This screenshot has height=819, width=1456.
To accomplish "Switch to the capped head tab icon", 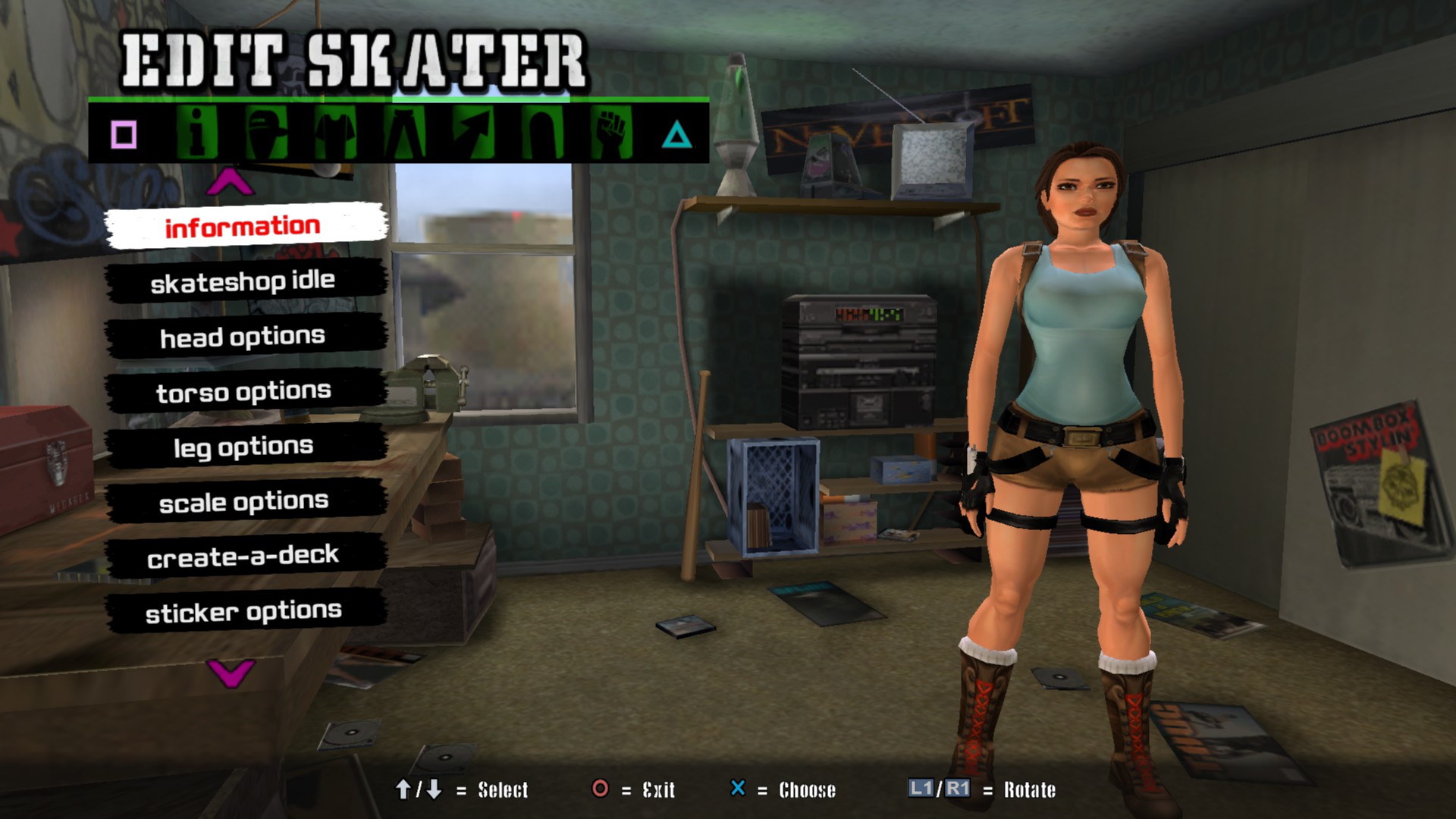I will [x=267, y=133].
